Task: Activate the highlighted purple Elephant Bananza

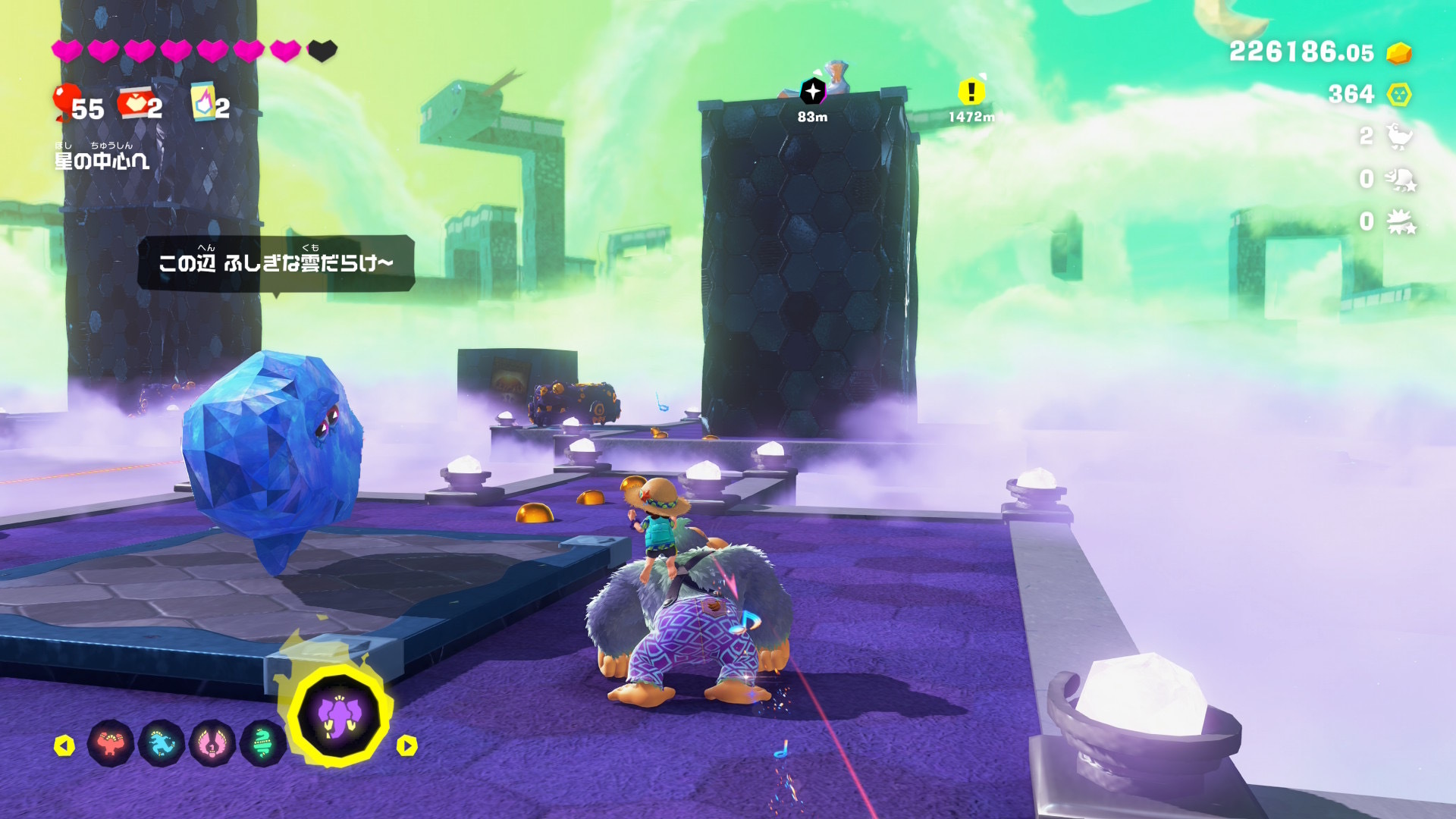Action: pos(339,716)
